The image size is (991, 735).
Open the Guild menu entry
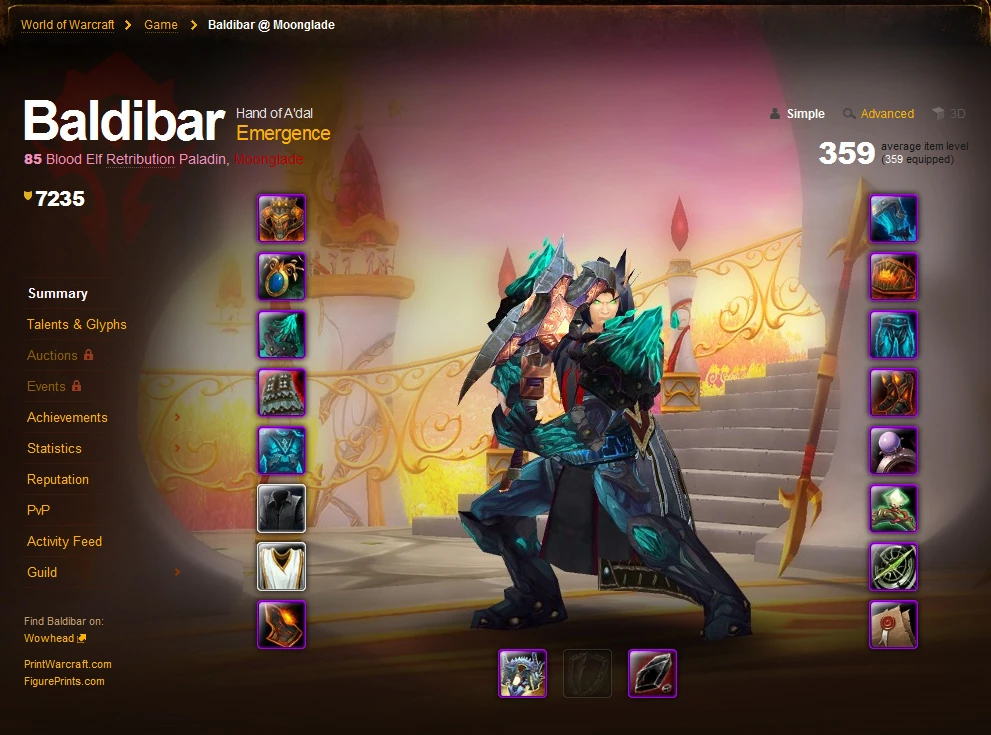[x=42, y=572]
